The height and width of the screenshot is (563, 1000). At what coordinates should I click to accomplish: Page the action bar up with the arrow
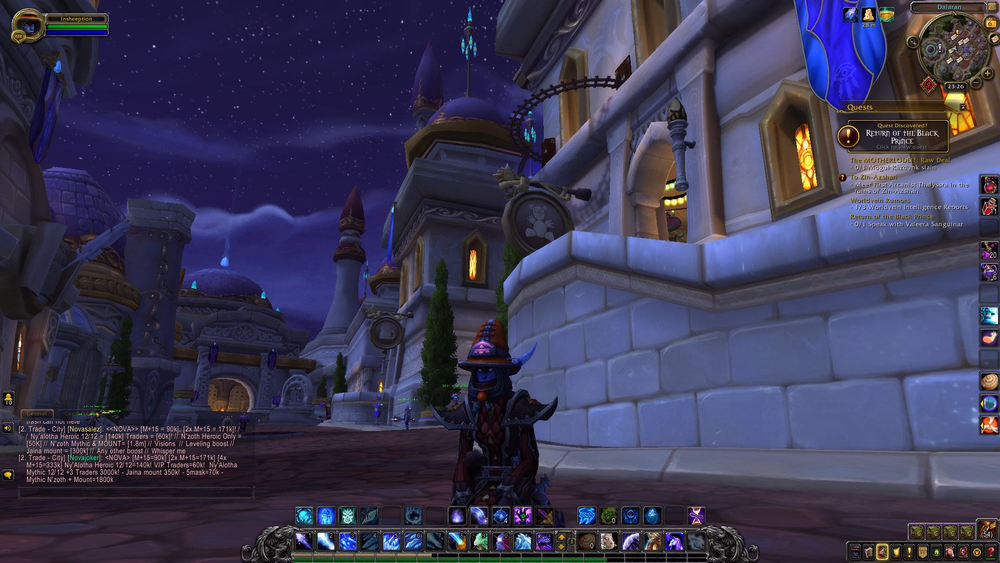click(x=560, y=535)
